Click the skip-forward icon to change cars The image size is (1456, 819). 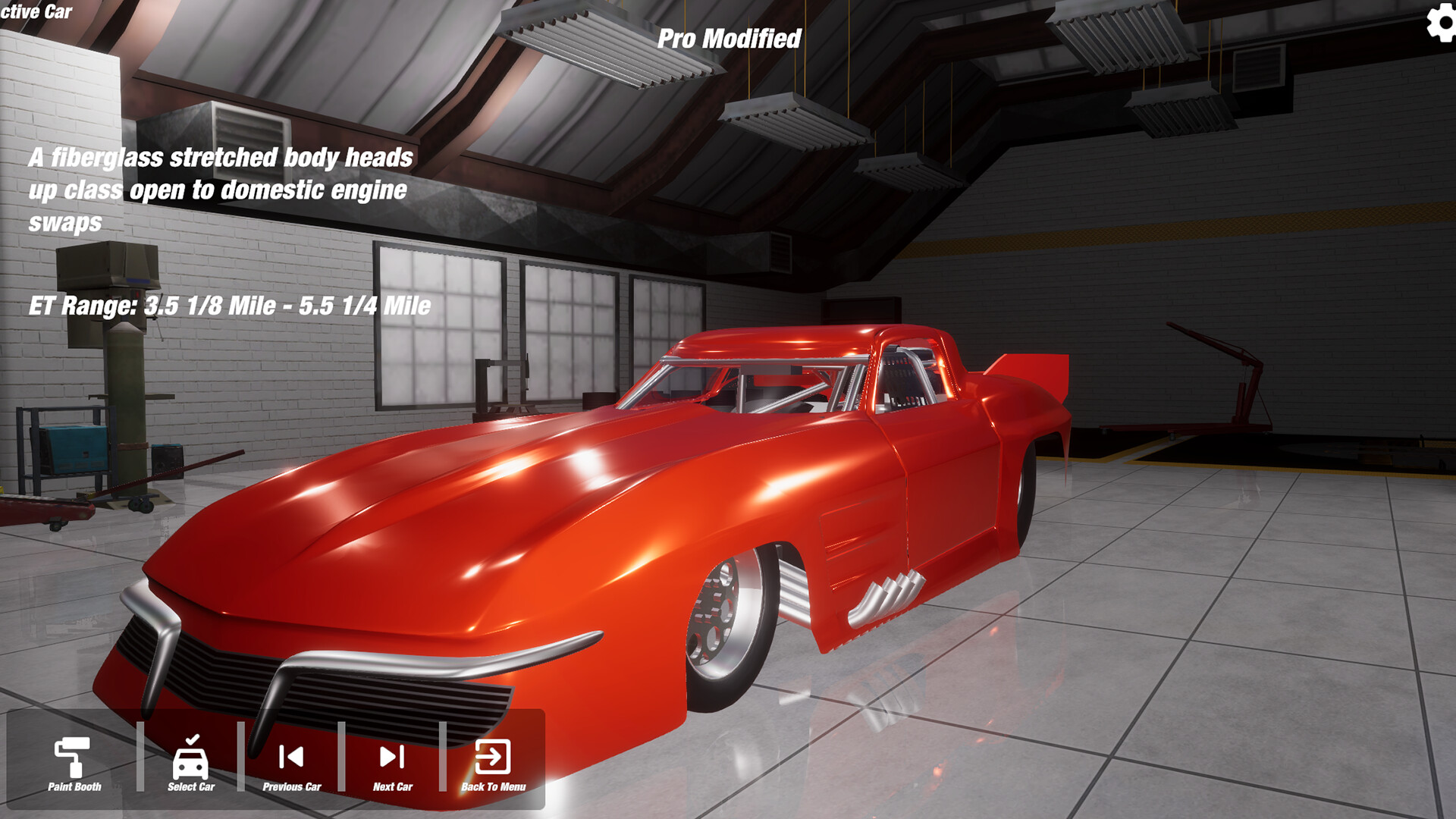click(x=391, y=757)
